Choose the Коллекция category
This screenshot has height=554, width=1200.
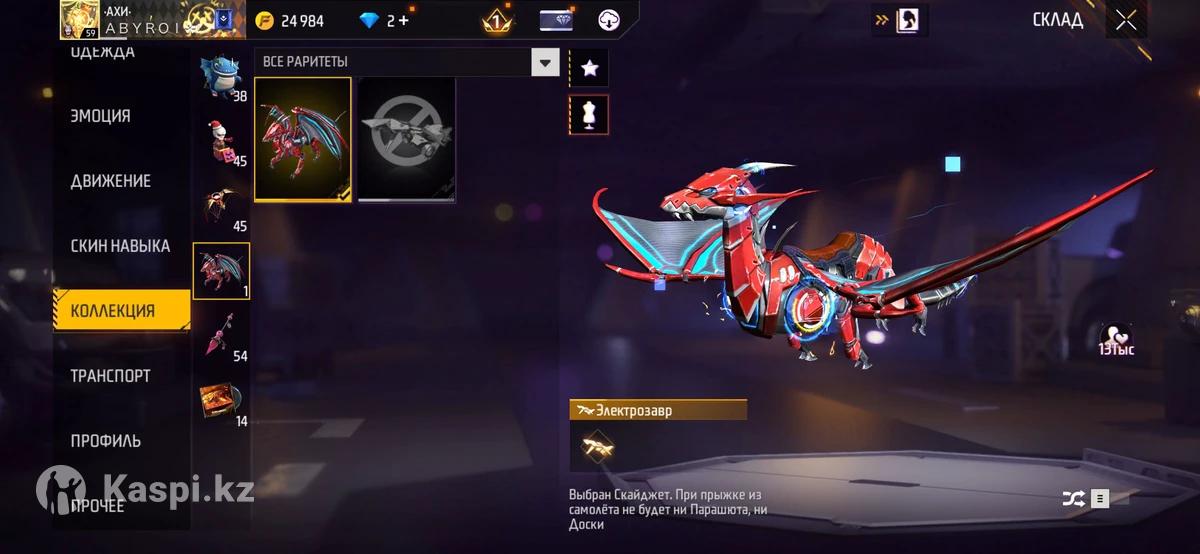pos(113,311)
